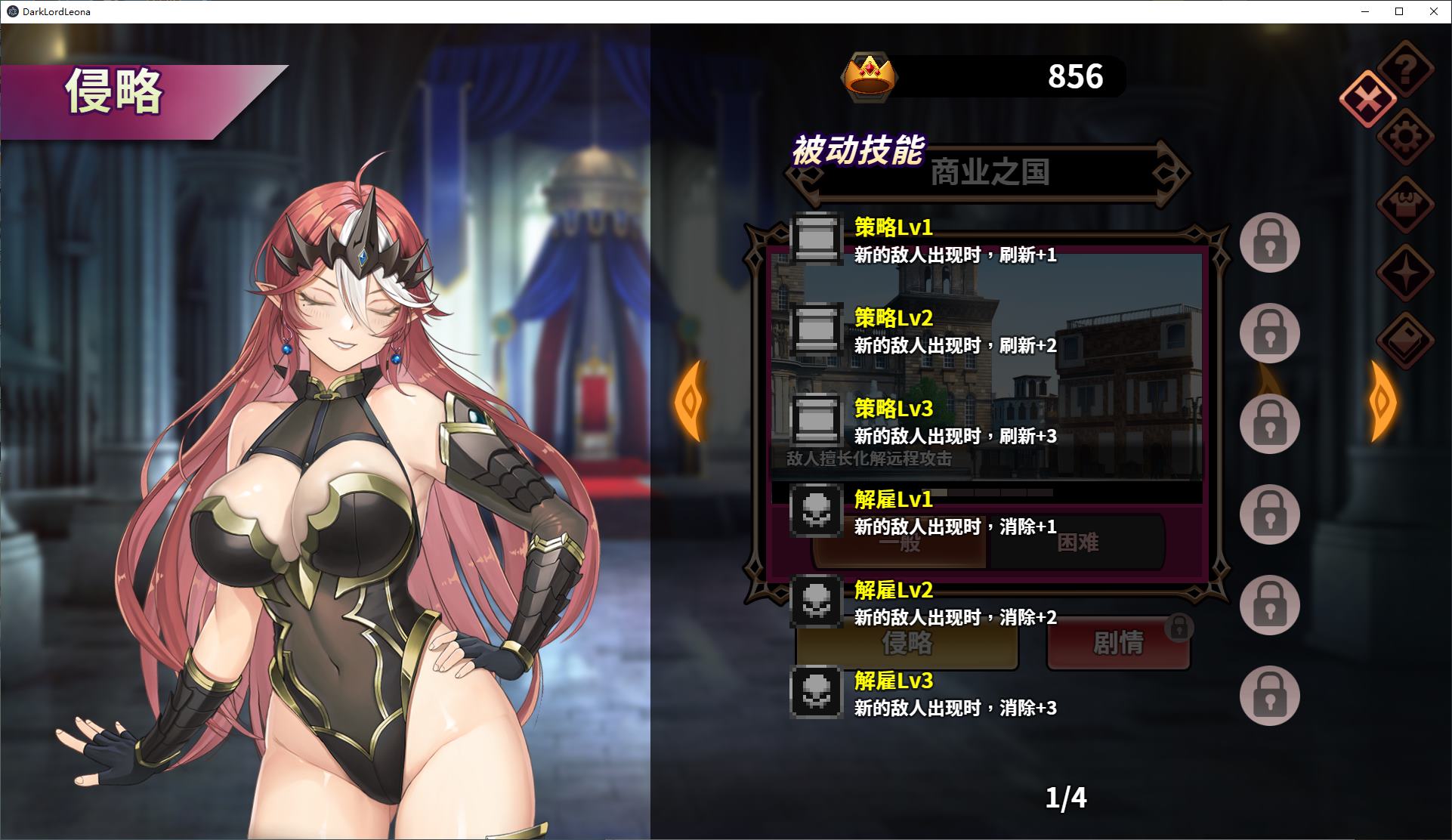Screen dimensions: 1452x840
Task: Open the shirt costume menu icon
Action: click(1405, 204)
